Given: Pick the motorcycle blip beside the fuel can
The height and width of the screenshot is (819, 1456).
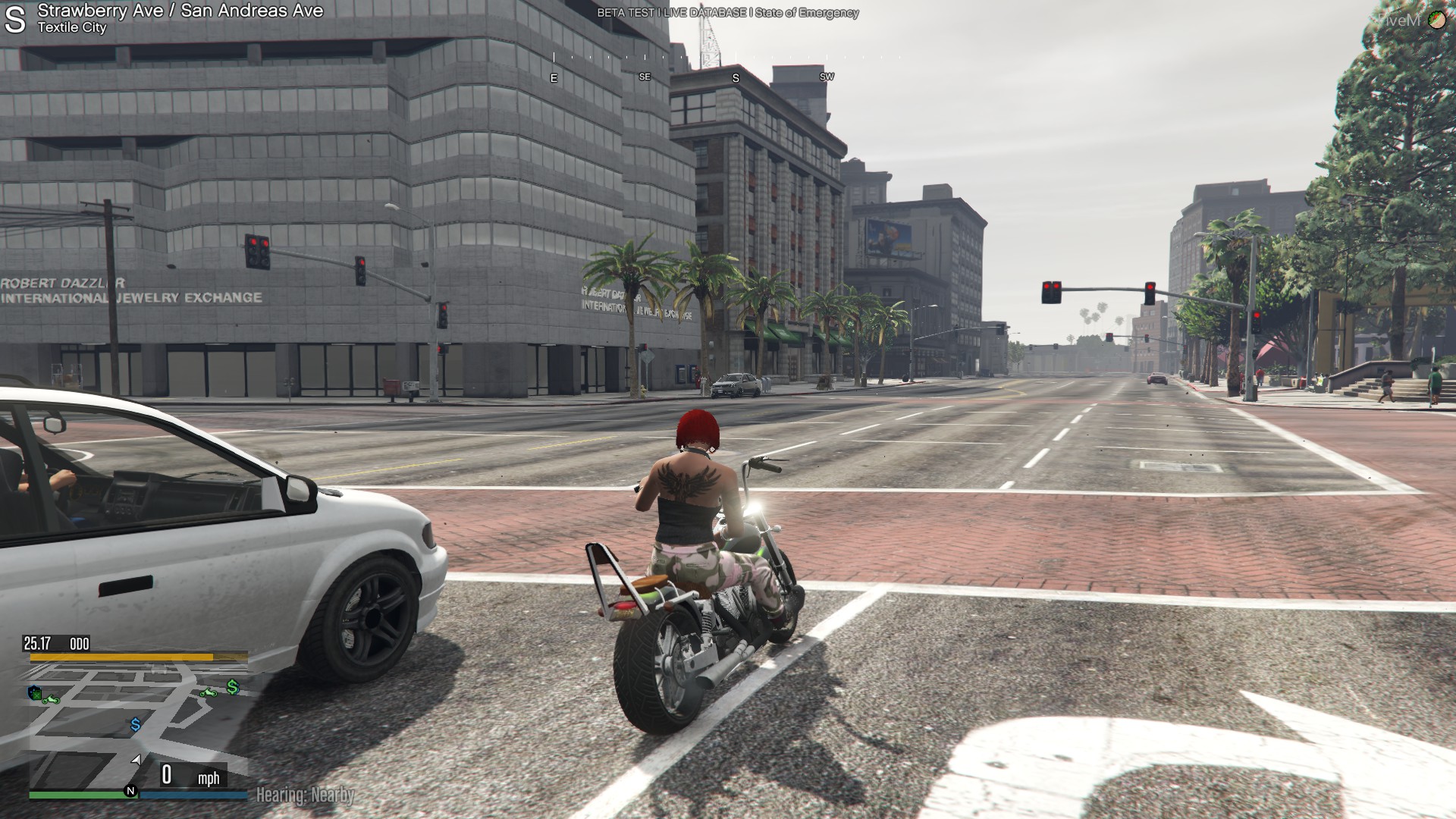Looking at the screenshot, I should (52, 698).
